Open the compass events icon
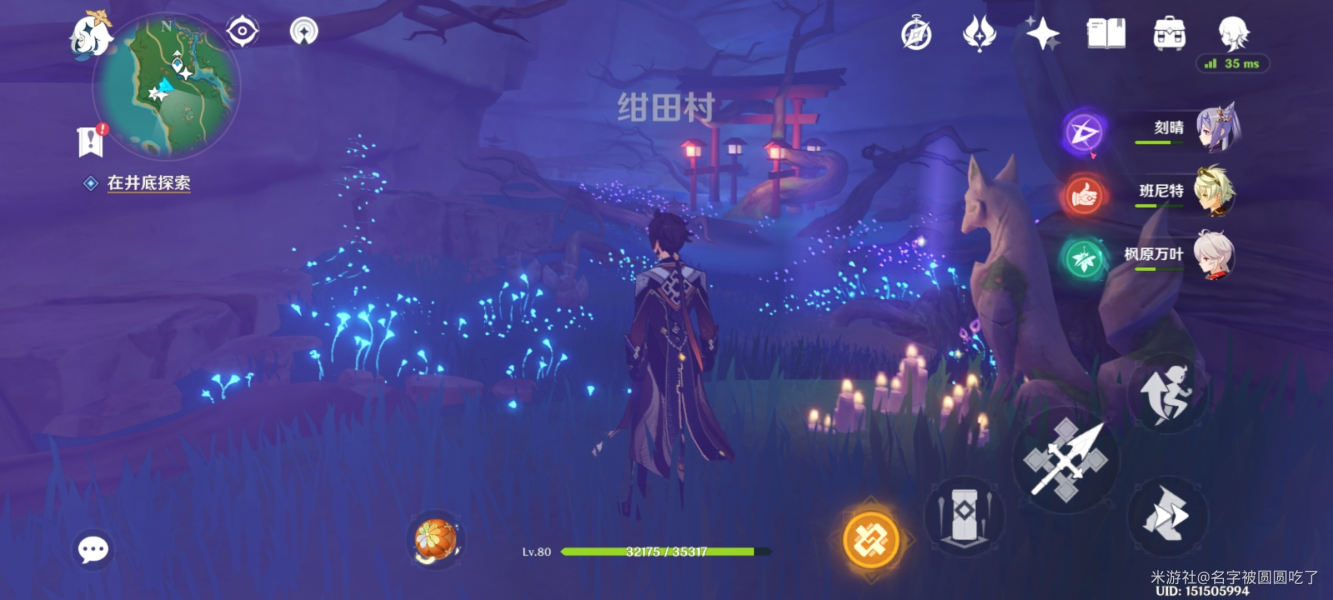This screenshot has height=600, width=1333. [x=916, y=34]
